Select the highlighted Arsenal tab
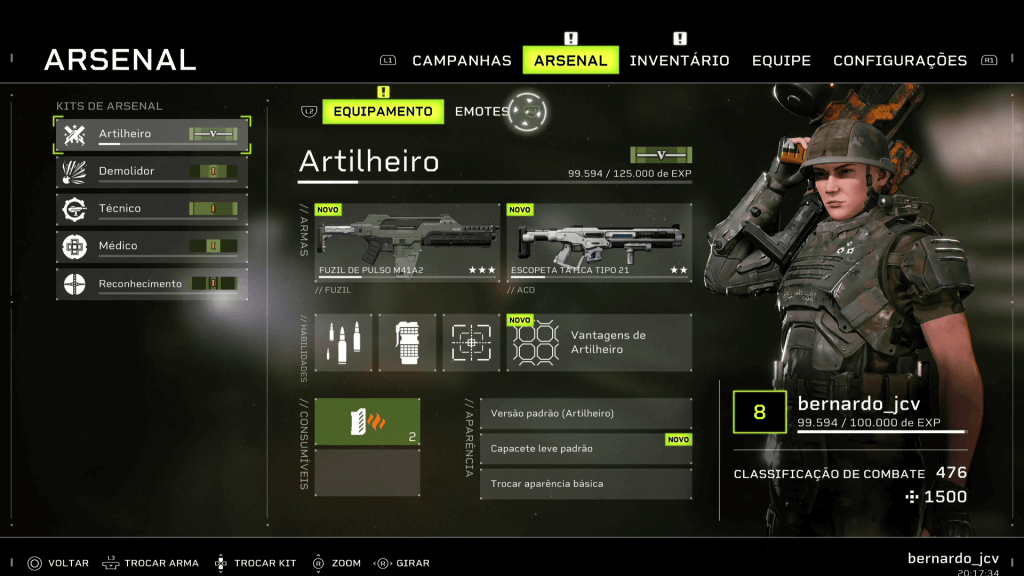1024x576 pixels. (x=570, y=61)
